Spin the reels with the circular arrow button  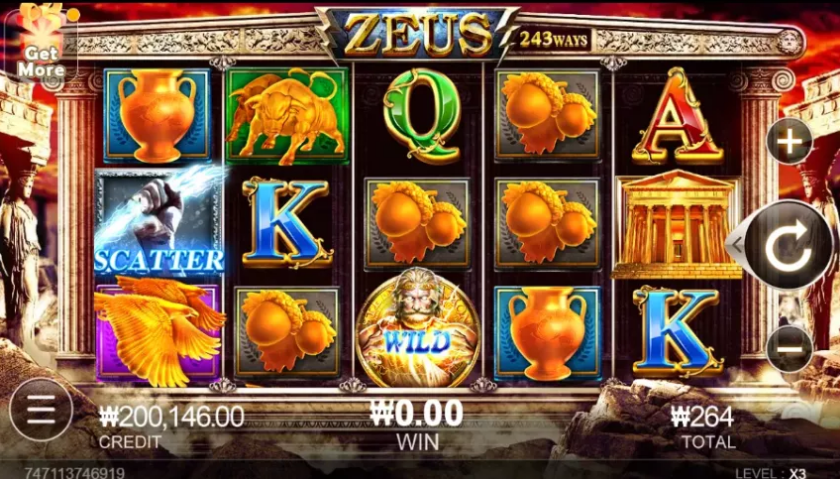click(x=788, y=245)
